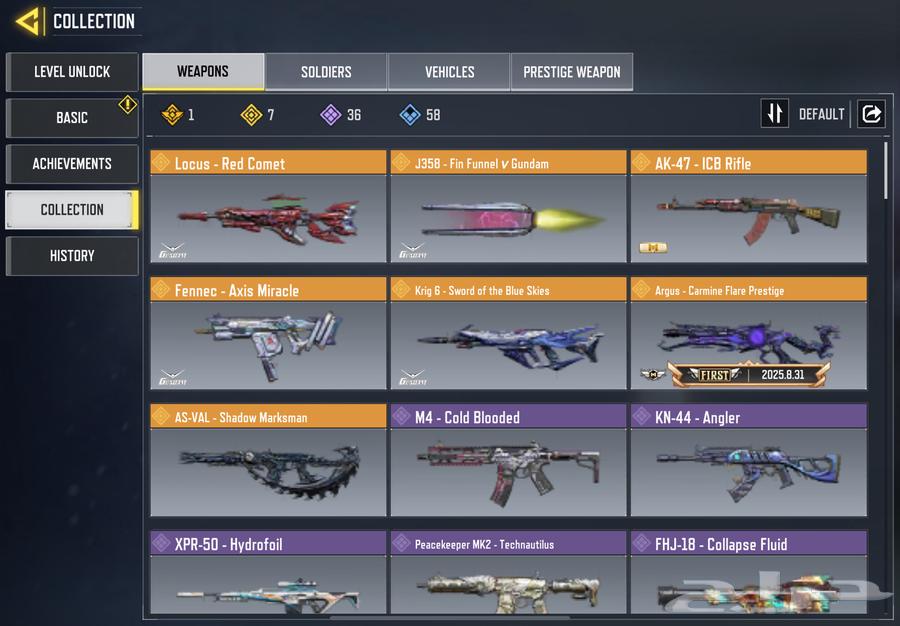The image size is (900, 626).
Task: Choose the AS-VAL - Shadow Marksman card
Action: (268, 461)
